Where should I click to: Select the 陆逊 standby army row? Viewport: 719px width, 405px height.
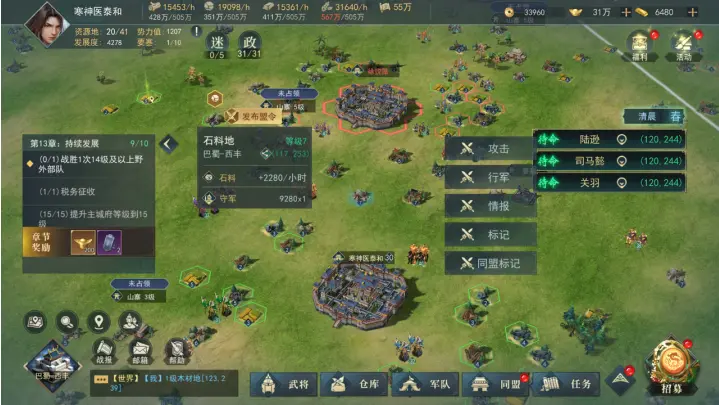[x=610, y=139]
